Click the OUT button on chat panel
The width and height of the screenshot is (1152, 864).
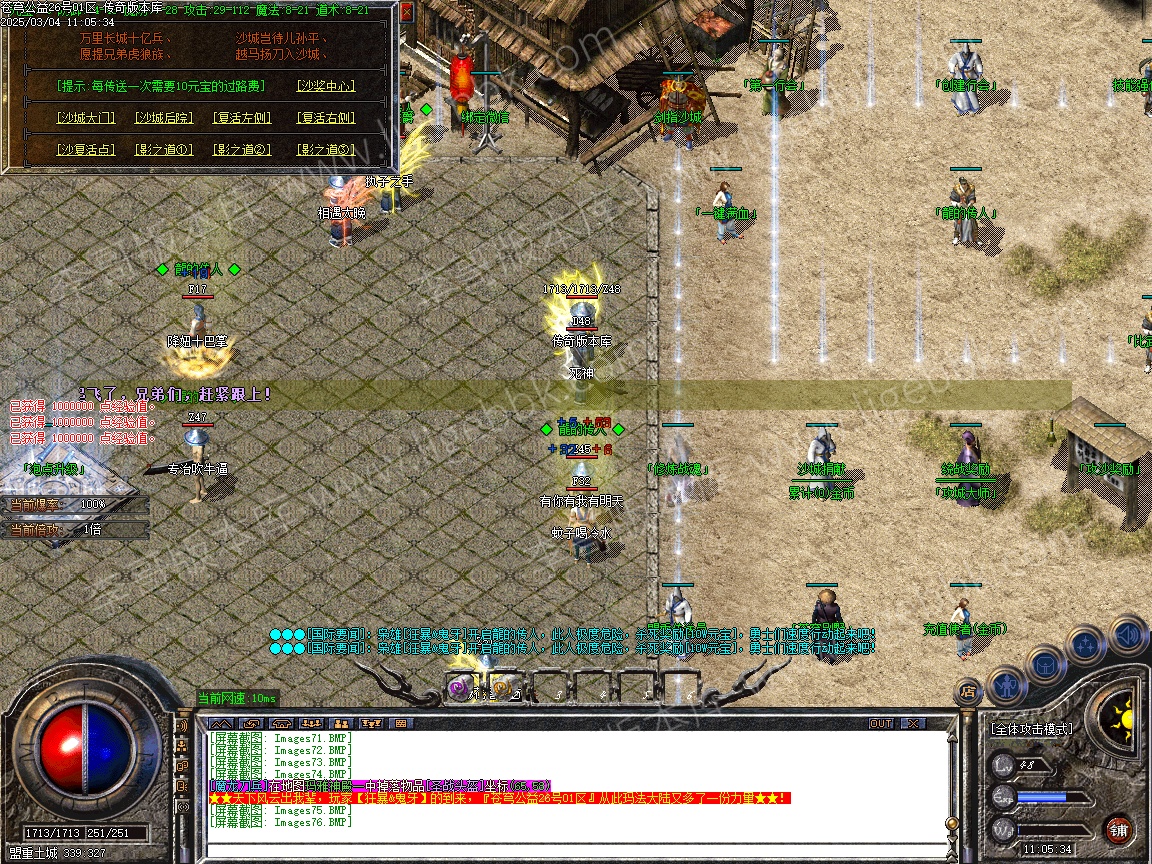[881, 723]
